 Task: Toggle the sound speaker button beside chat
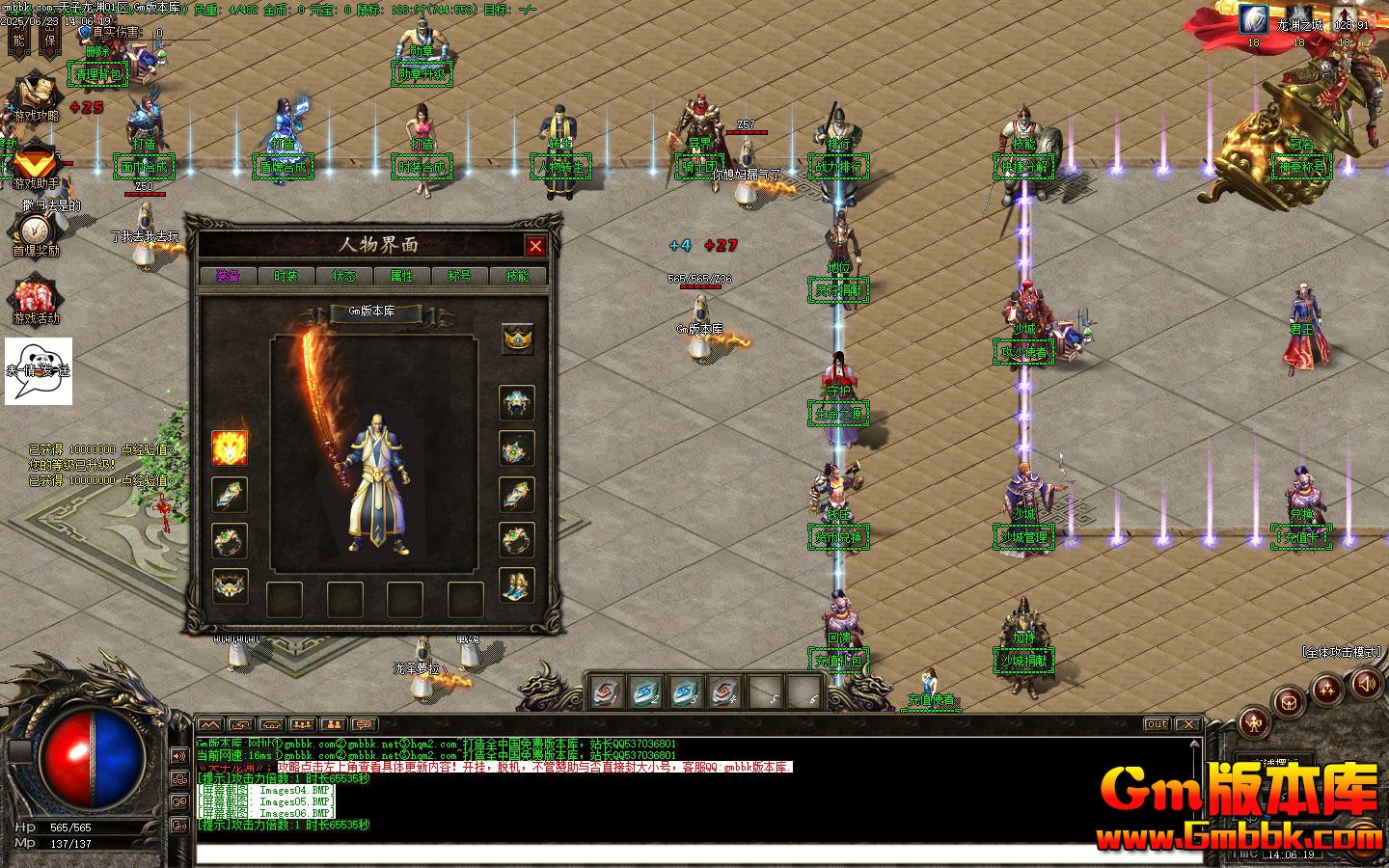pyautogui.click(x=178, y=756)
